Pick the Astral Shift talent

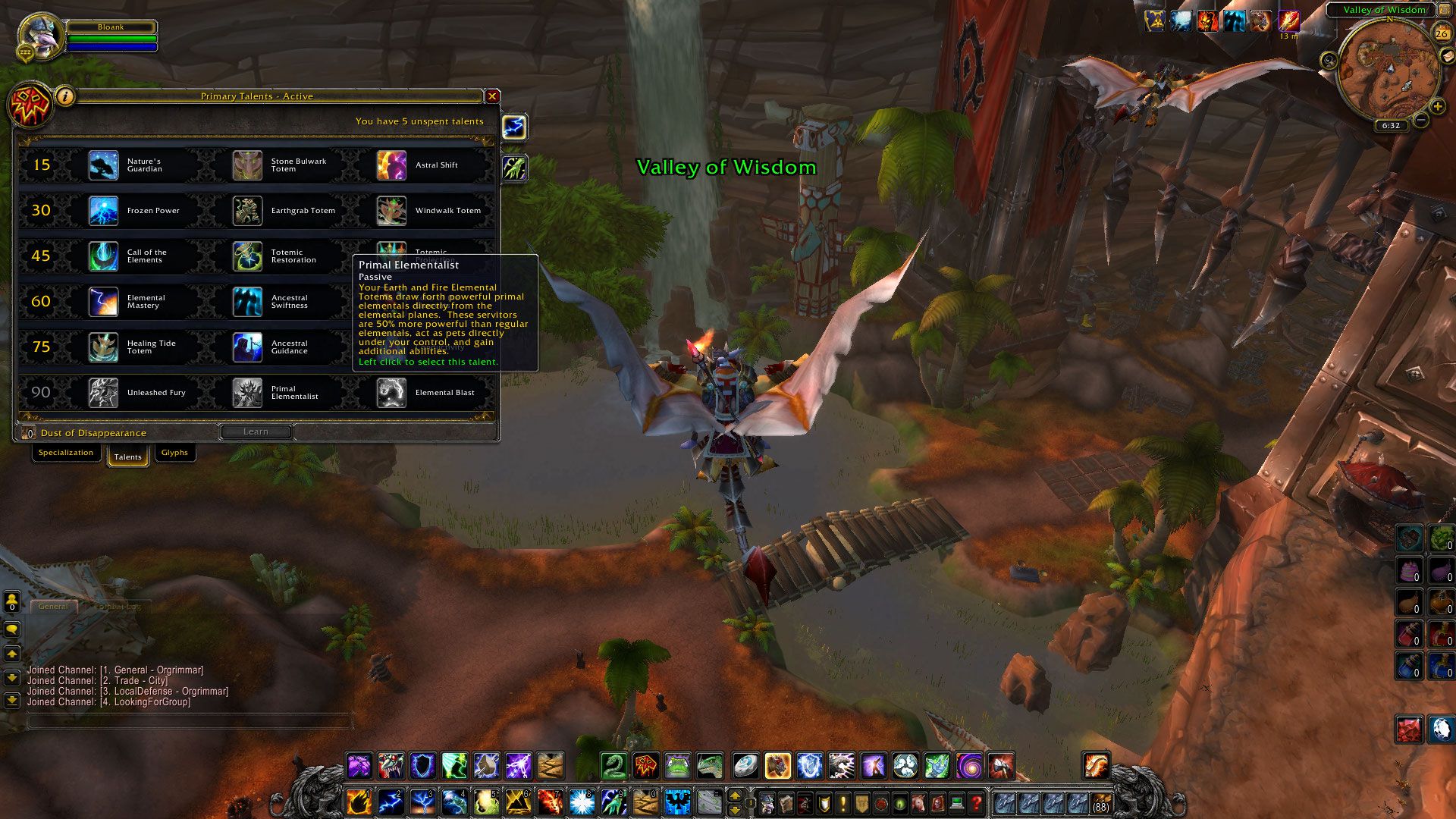[x=391, y=165]
